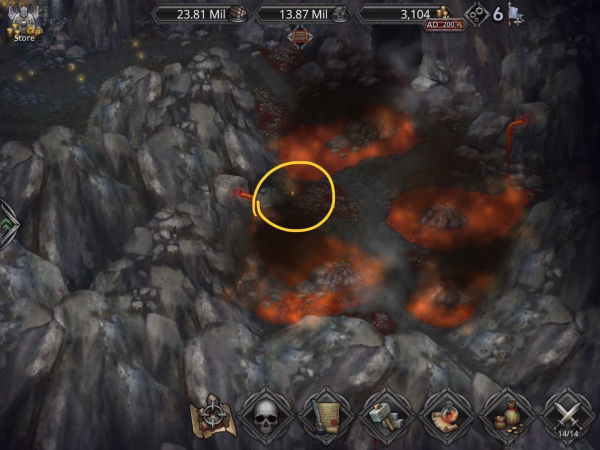Click the 23.81 Mil resource bar
The height and width of the screenshot is (450, 600).
[x=200, y=14]
